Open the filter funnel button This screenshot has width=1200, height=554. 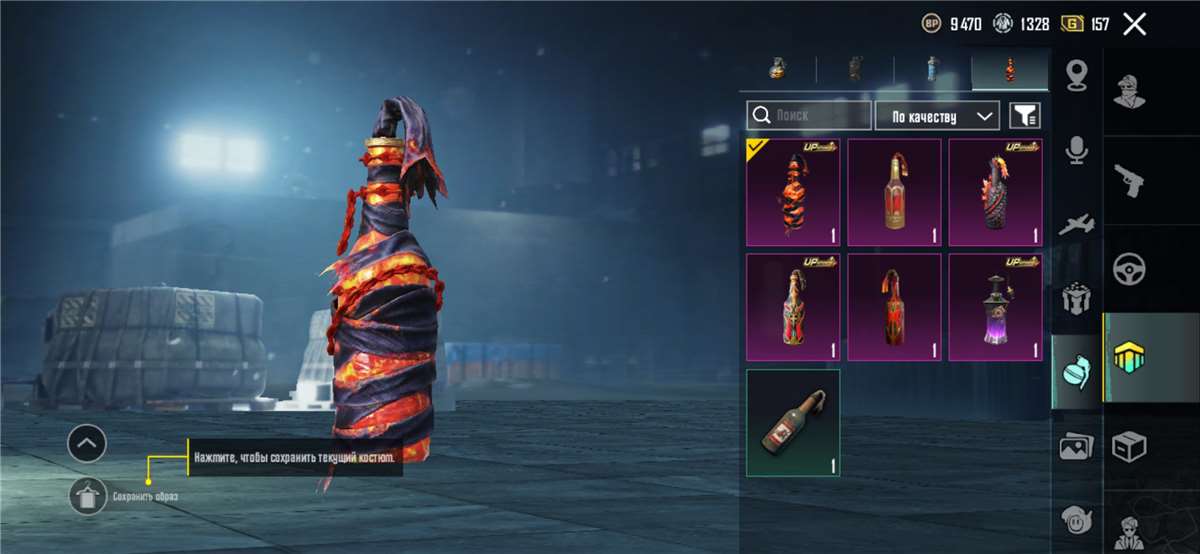[1024, 115]
